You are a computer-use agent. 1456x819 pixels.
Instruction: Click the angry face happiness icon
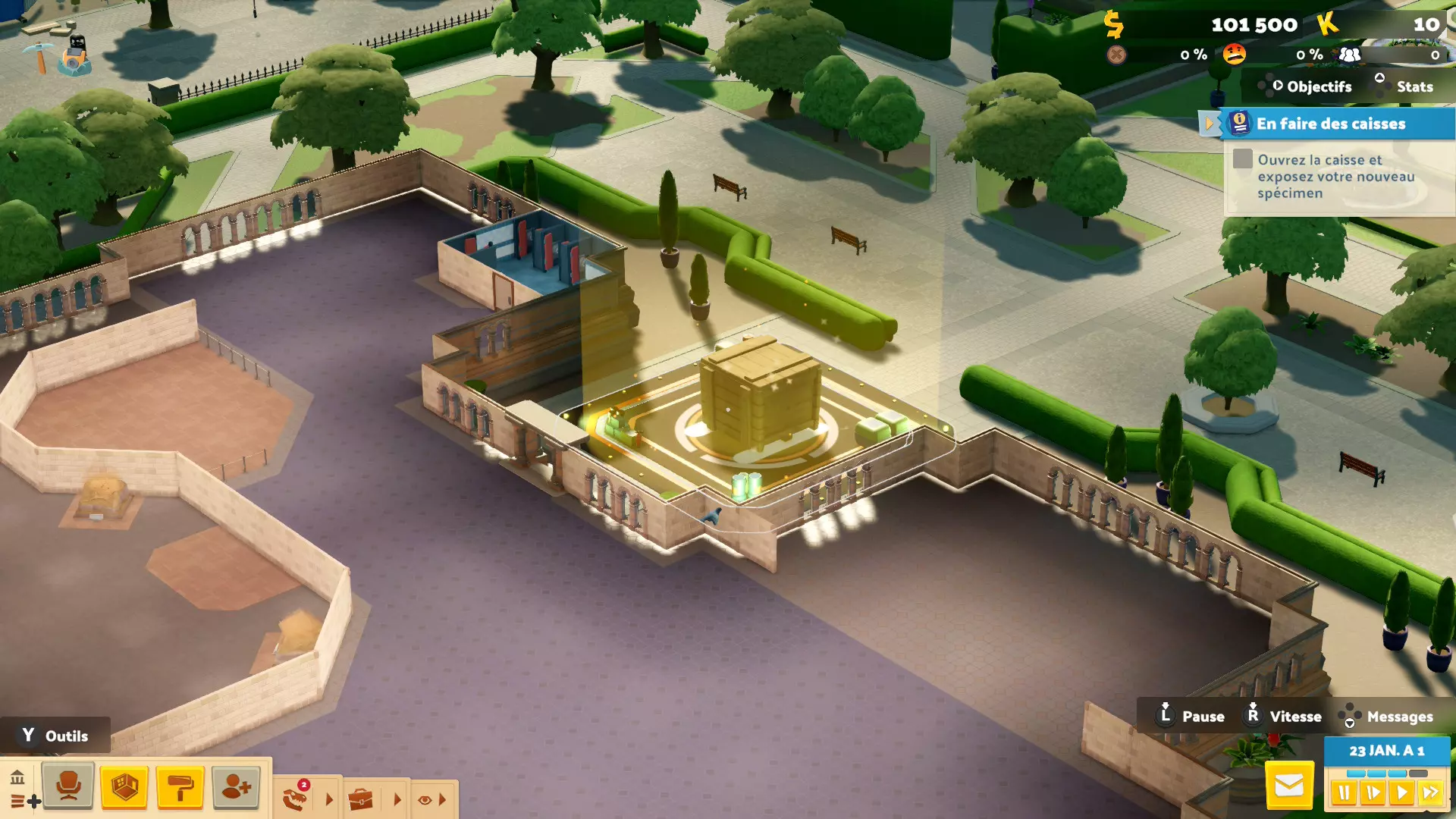coord(1234,55)
